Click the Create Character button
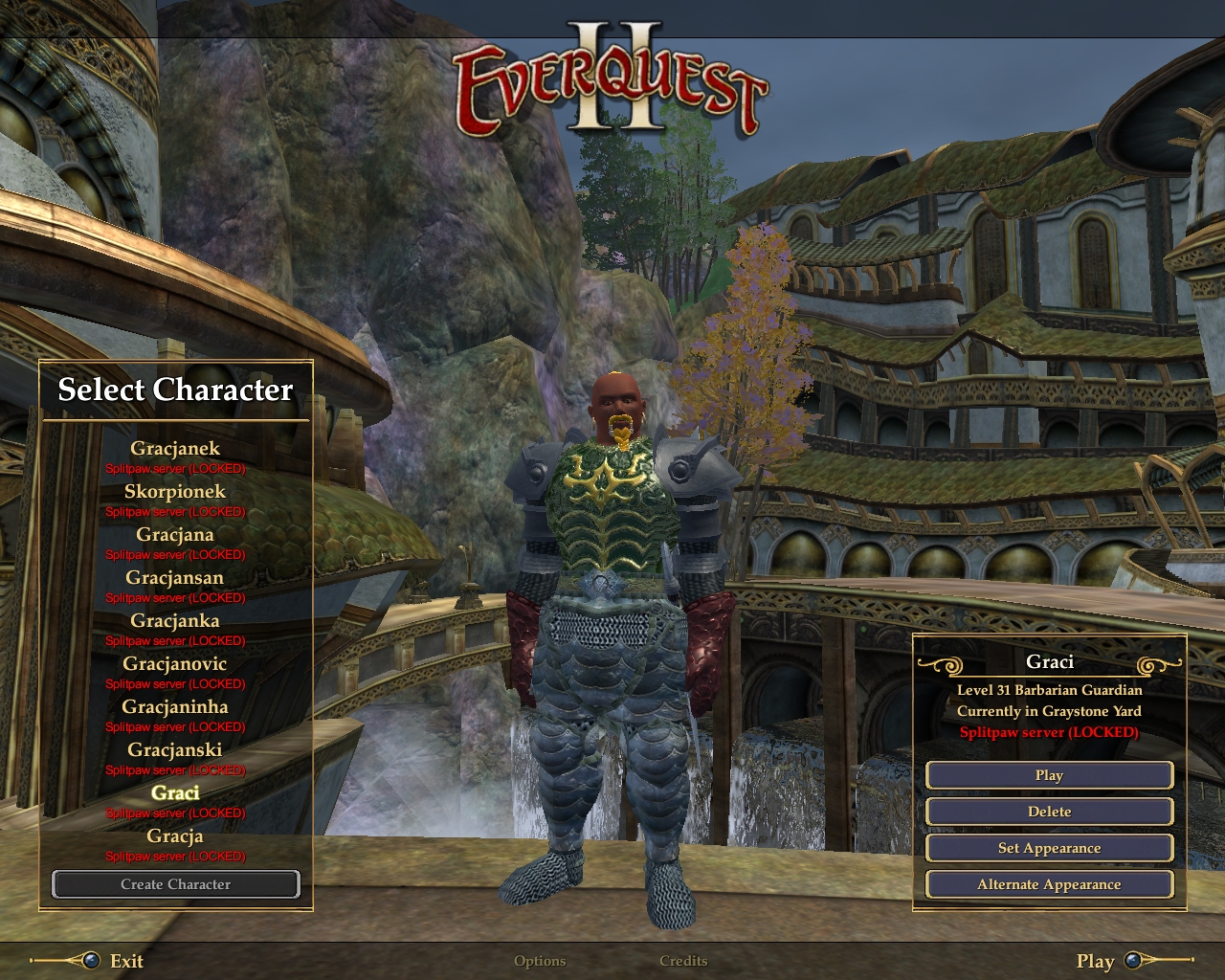The width and height of the screenshot is (1225, 980). (x=176, y=884)
